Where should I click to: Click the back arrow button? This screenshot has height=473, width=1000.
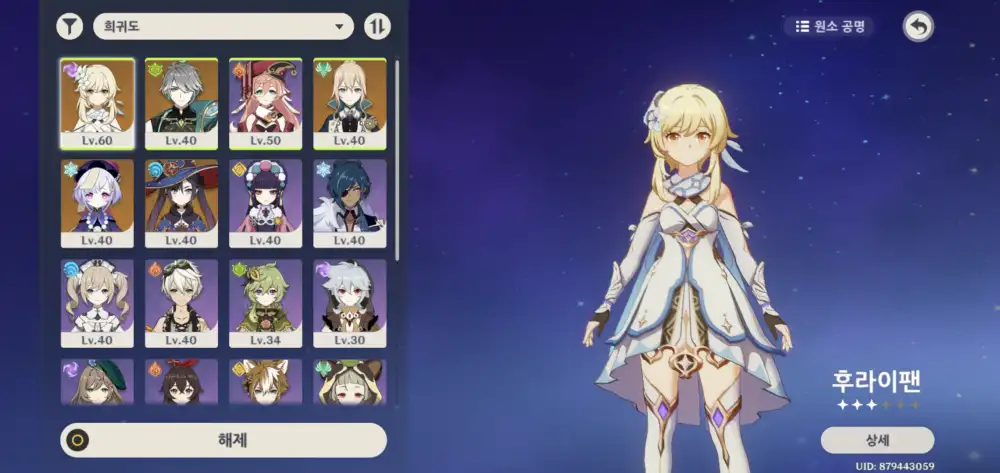coord(918,27)
